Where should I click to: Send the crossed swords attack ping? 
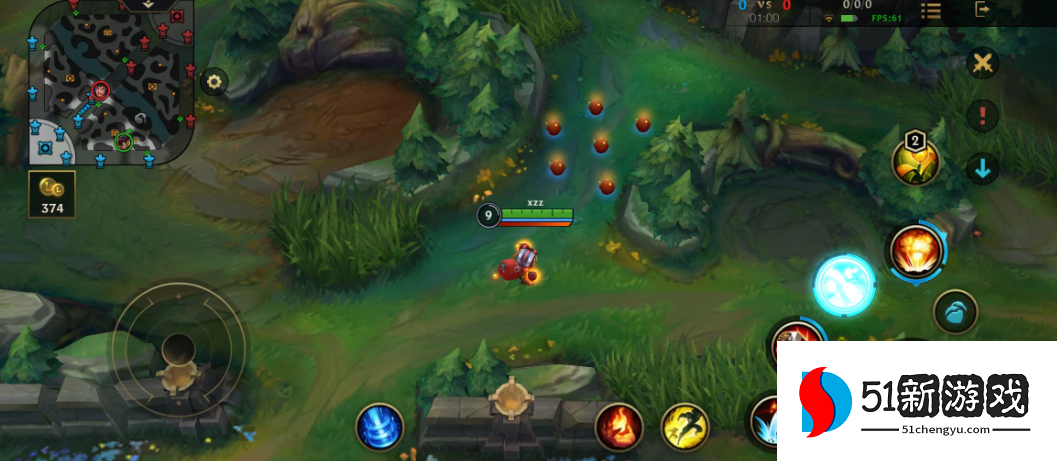983,63
